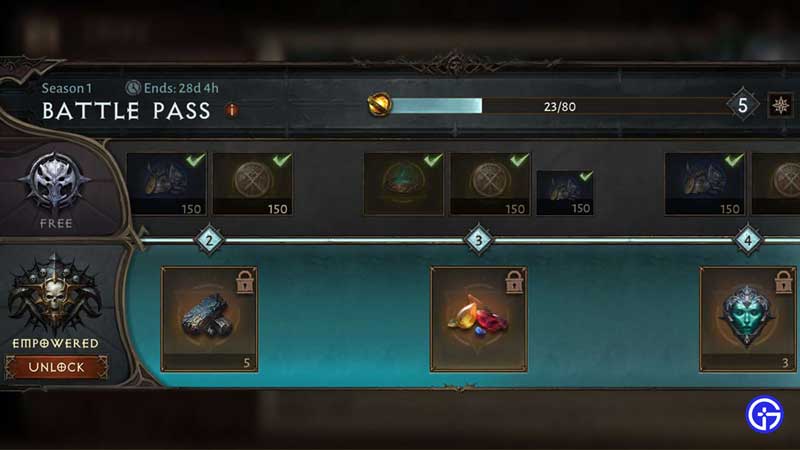
Task: Select the rank 3 diamond marker
Action: (x=478, y=240)
